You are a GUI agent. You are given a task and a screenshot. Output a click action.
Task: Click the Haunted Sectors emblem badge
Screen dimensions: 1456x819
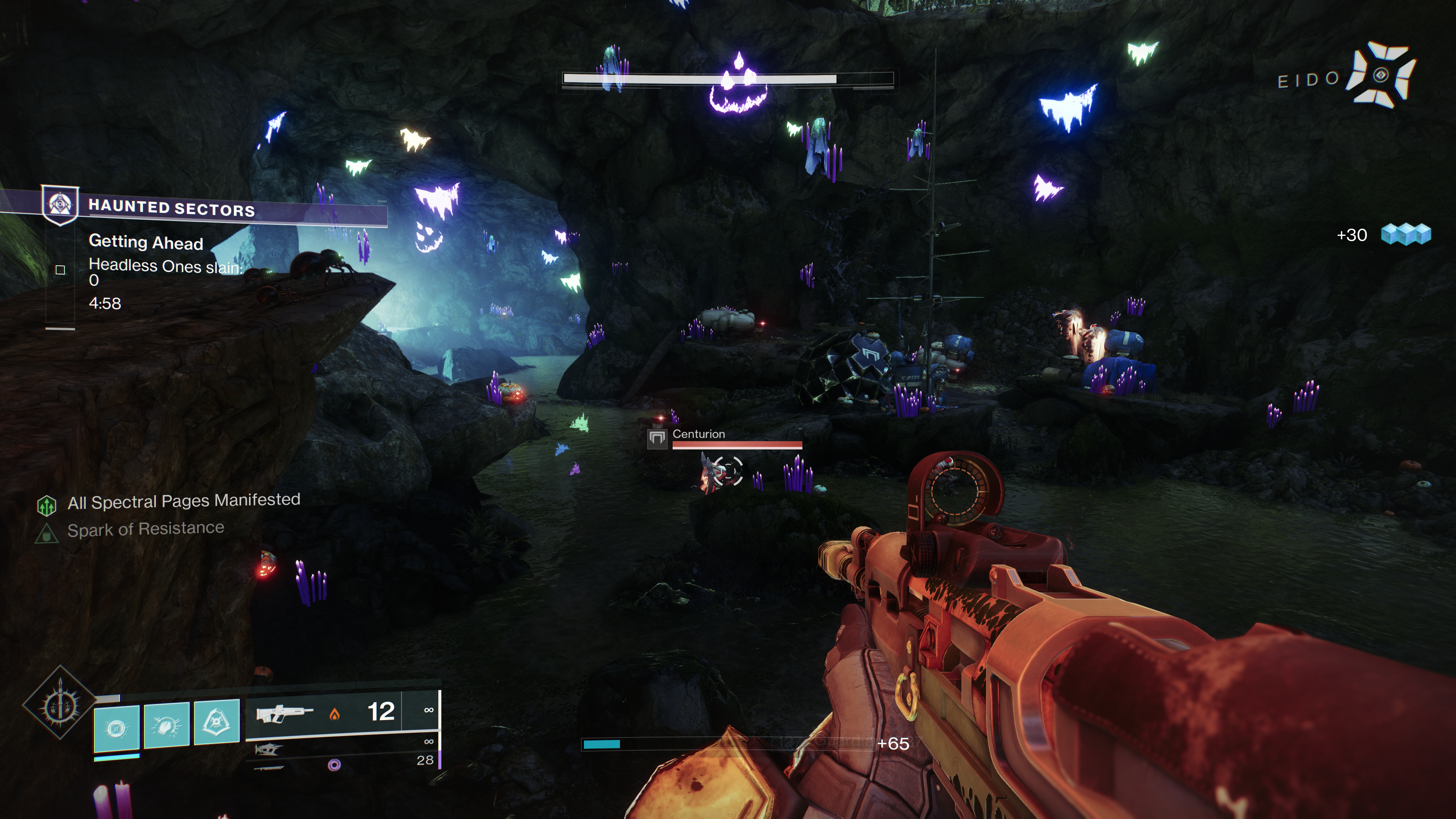tap(61, 204)
